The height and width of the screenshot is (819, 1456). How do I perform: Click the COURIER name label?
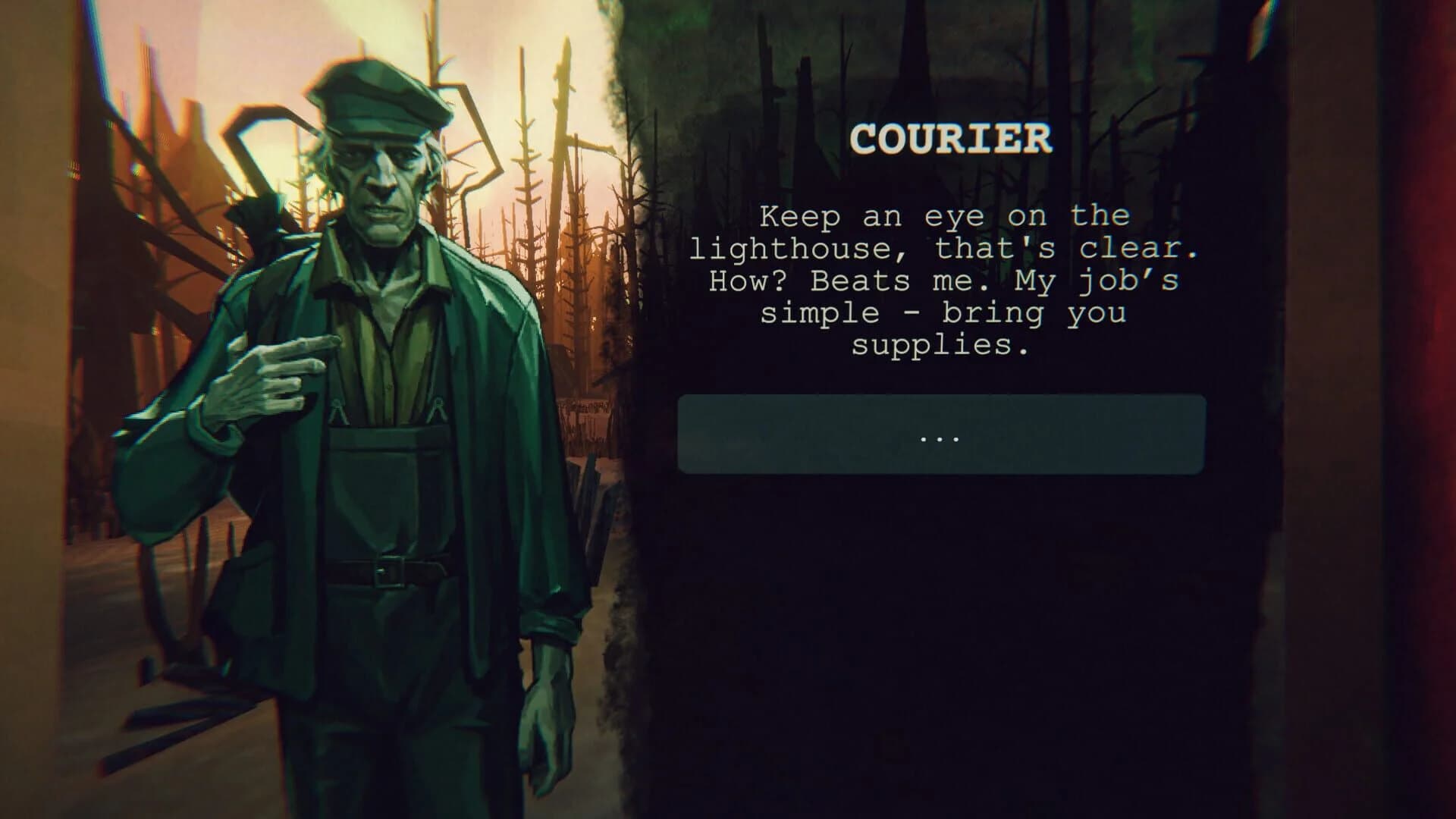tap(950, 139)
